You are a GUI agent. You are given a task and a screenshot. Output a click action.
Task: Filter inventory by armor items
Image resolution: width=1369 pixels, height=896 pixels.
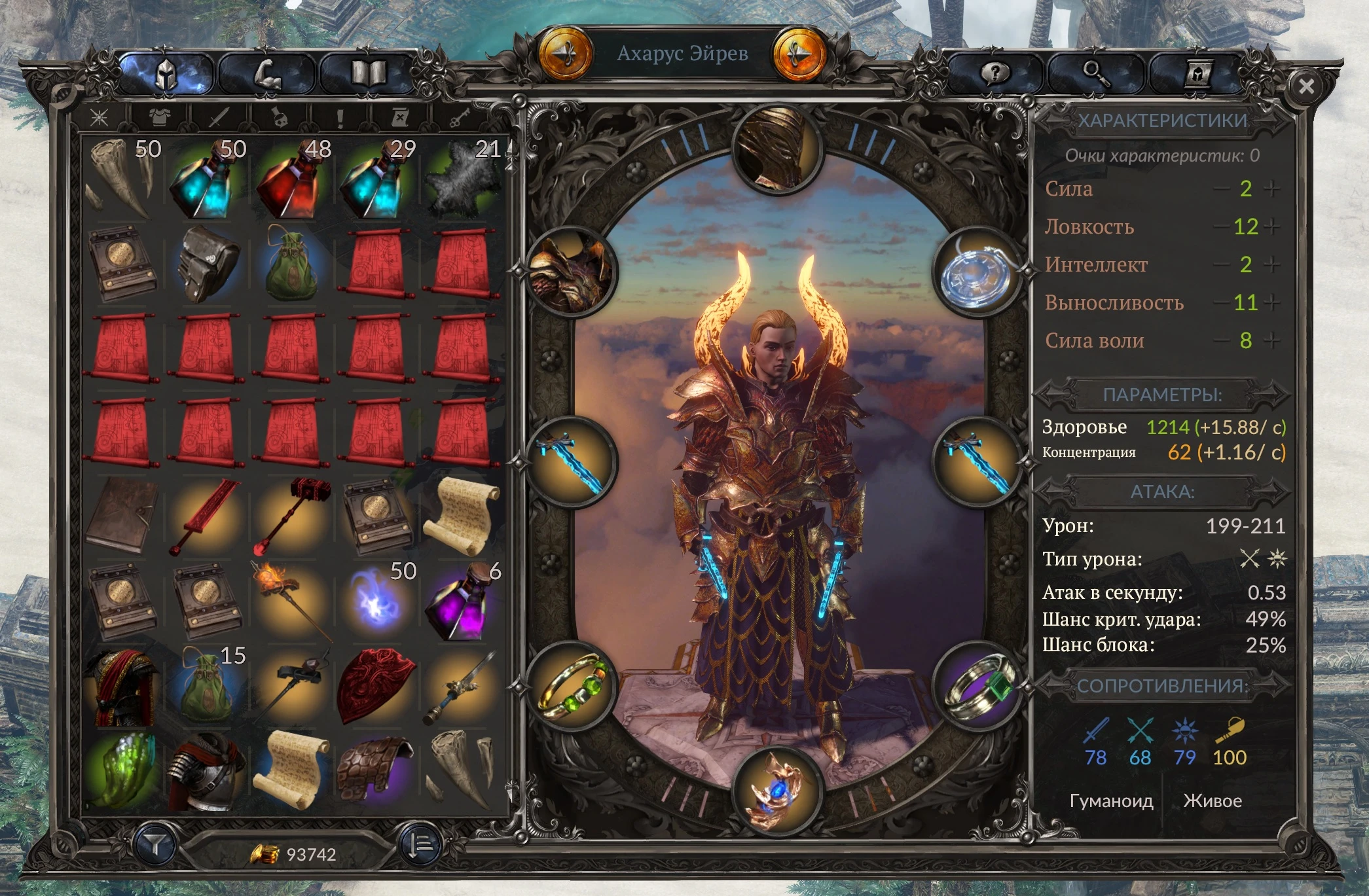pyautogui.click(x=159, y=116)
